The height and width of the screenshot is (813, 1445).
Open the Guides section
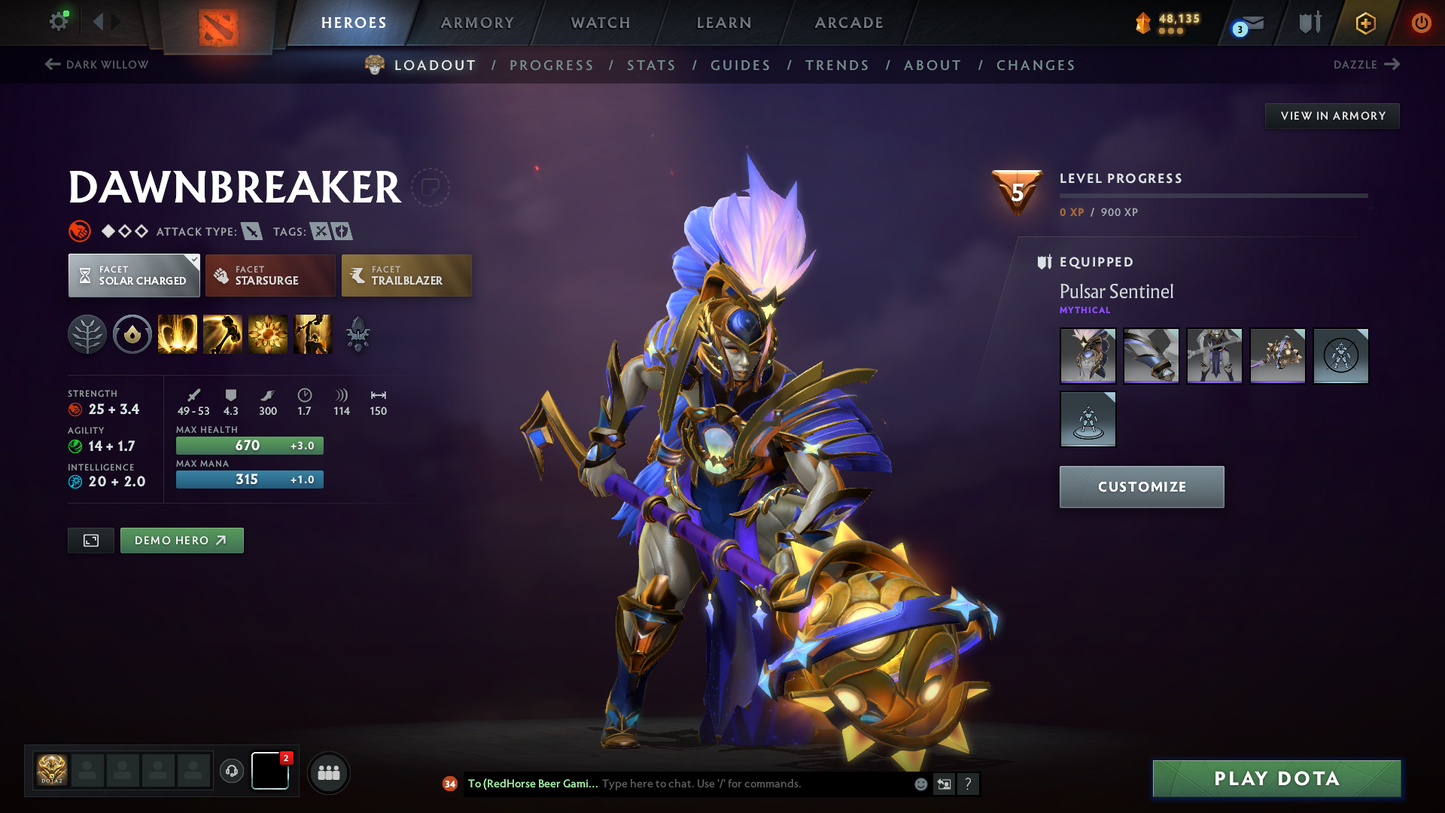(x=740, y=65)
